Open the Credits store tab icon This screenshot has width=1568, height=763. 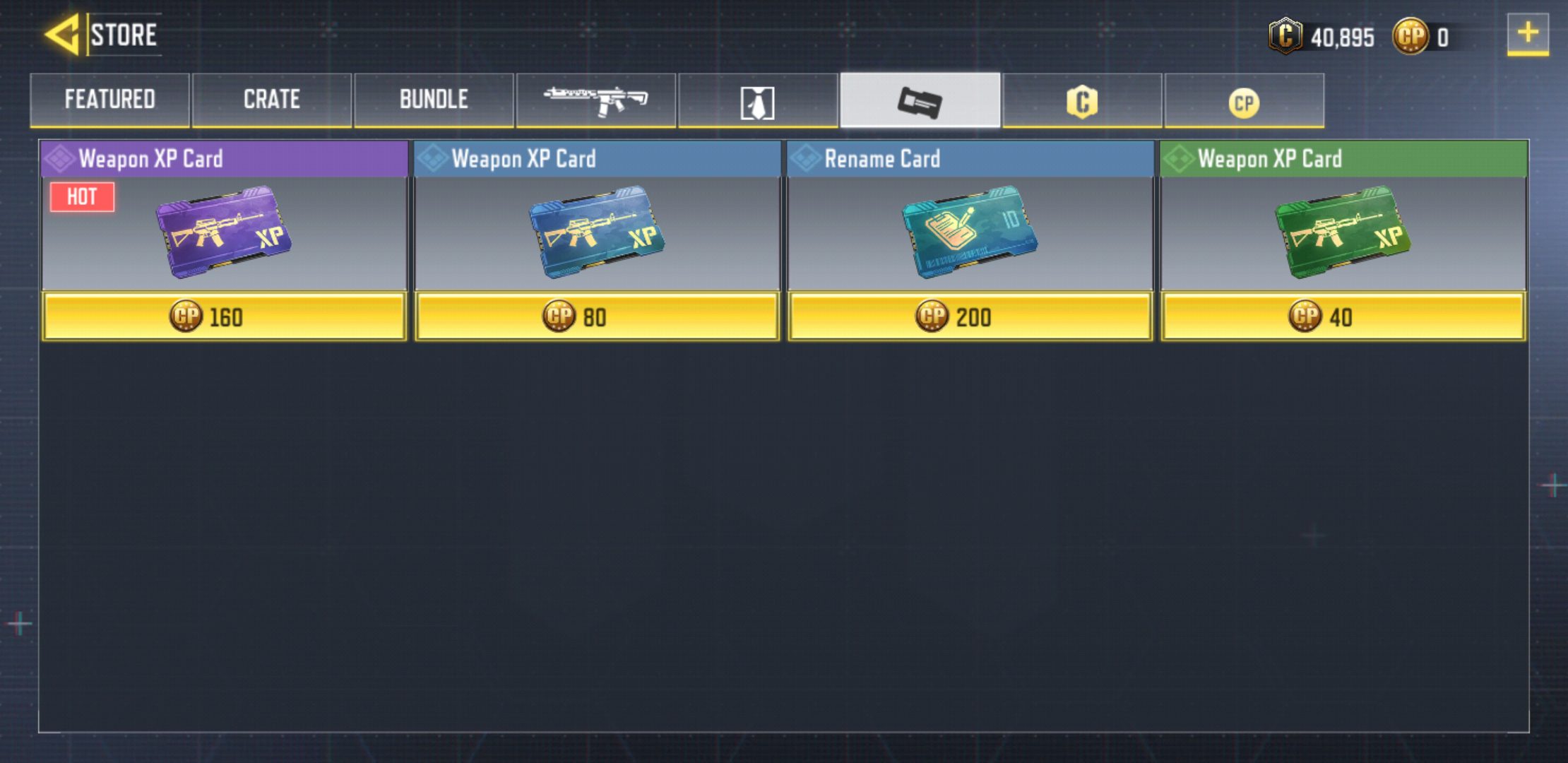click(x=1082, y=100)
